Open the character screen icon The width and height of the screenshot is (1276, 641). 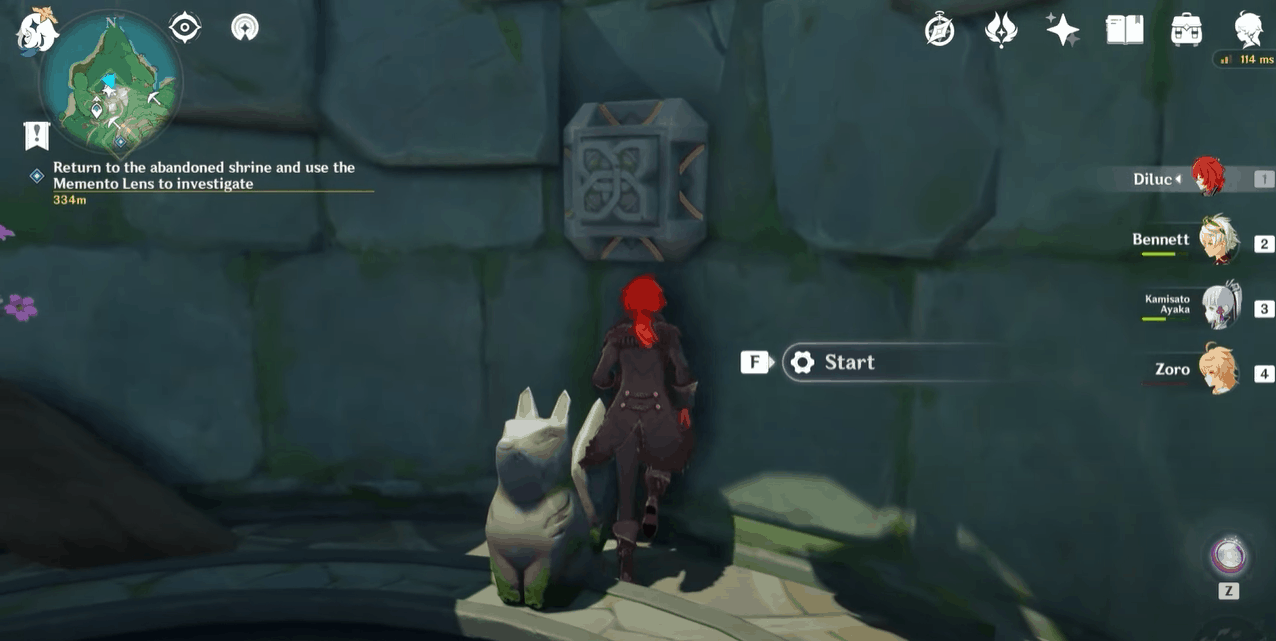coord(1248,30)
